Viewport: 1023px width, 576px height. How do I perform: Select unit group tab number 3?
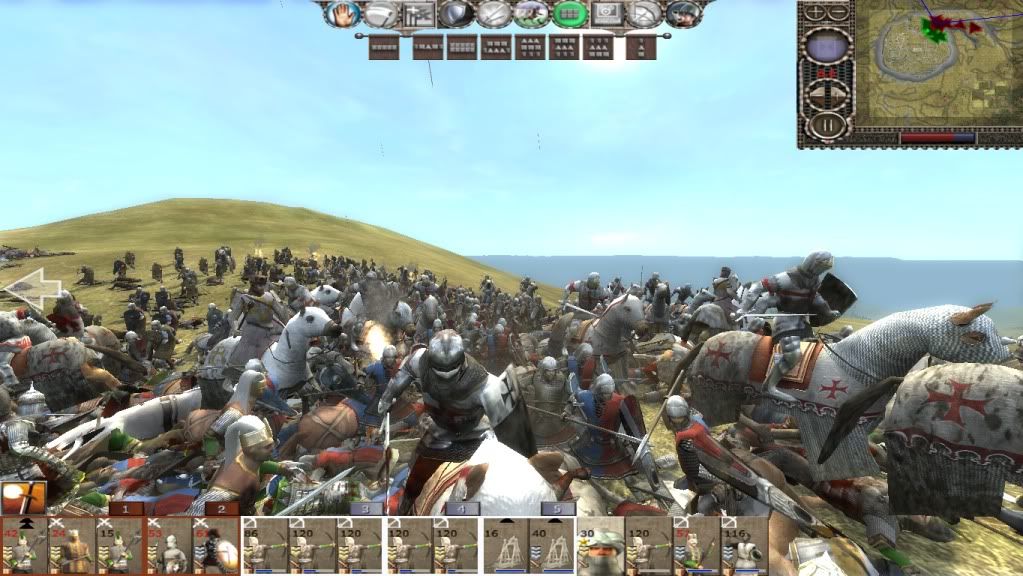pyautogui.click(x=366, y=508)
